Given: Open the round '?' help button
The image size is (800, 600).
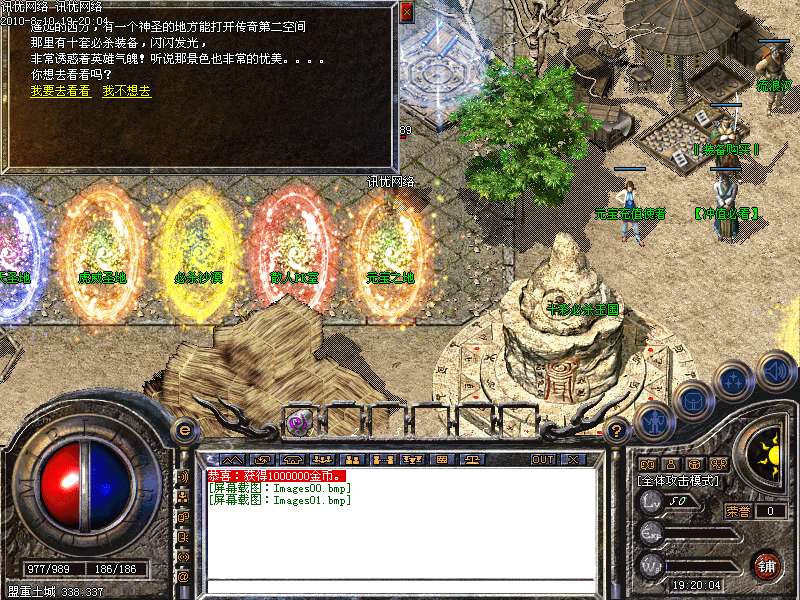Looking at the screenshot, I should pos(618,430).
